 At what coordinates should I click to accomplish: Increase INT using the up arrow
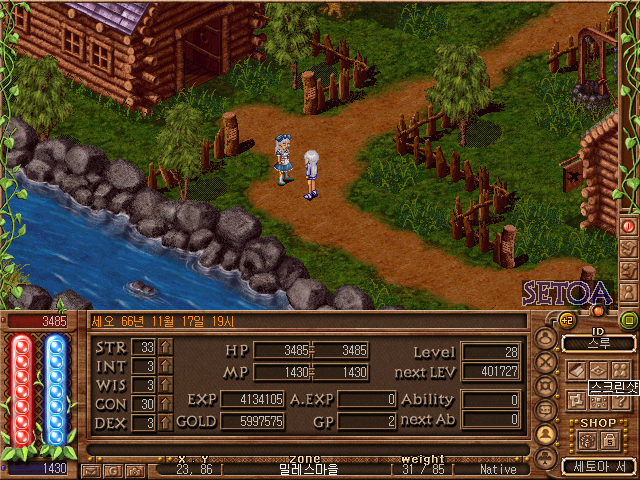[x=166, y=365]
